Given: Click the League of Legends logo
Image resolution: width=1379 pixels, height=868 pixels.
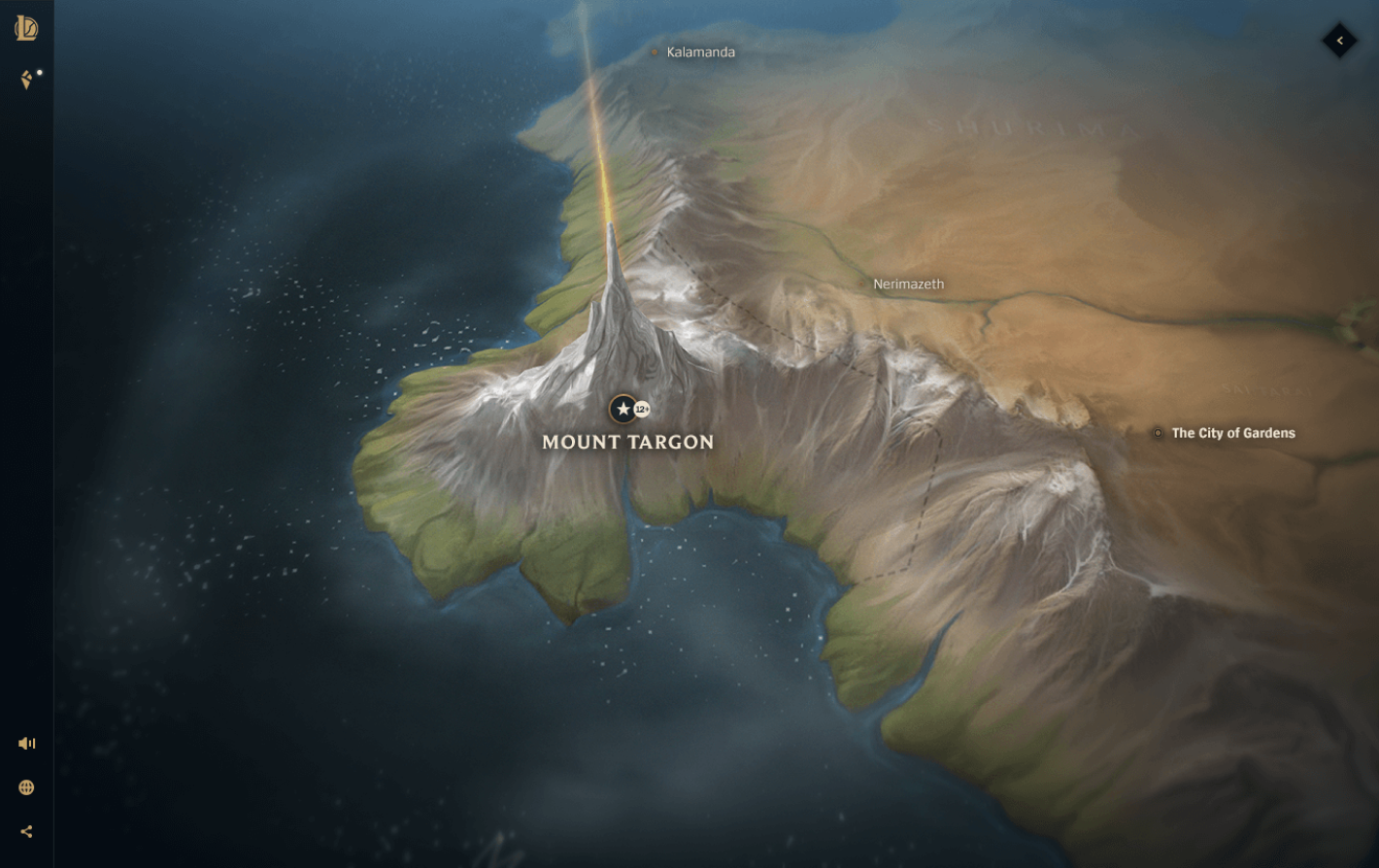Looking at the screenshot, I should (x=27, y=29).
